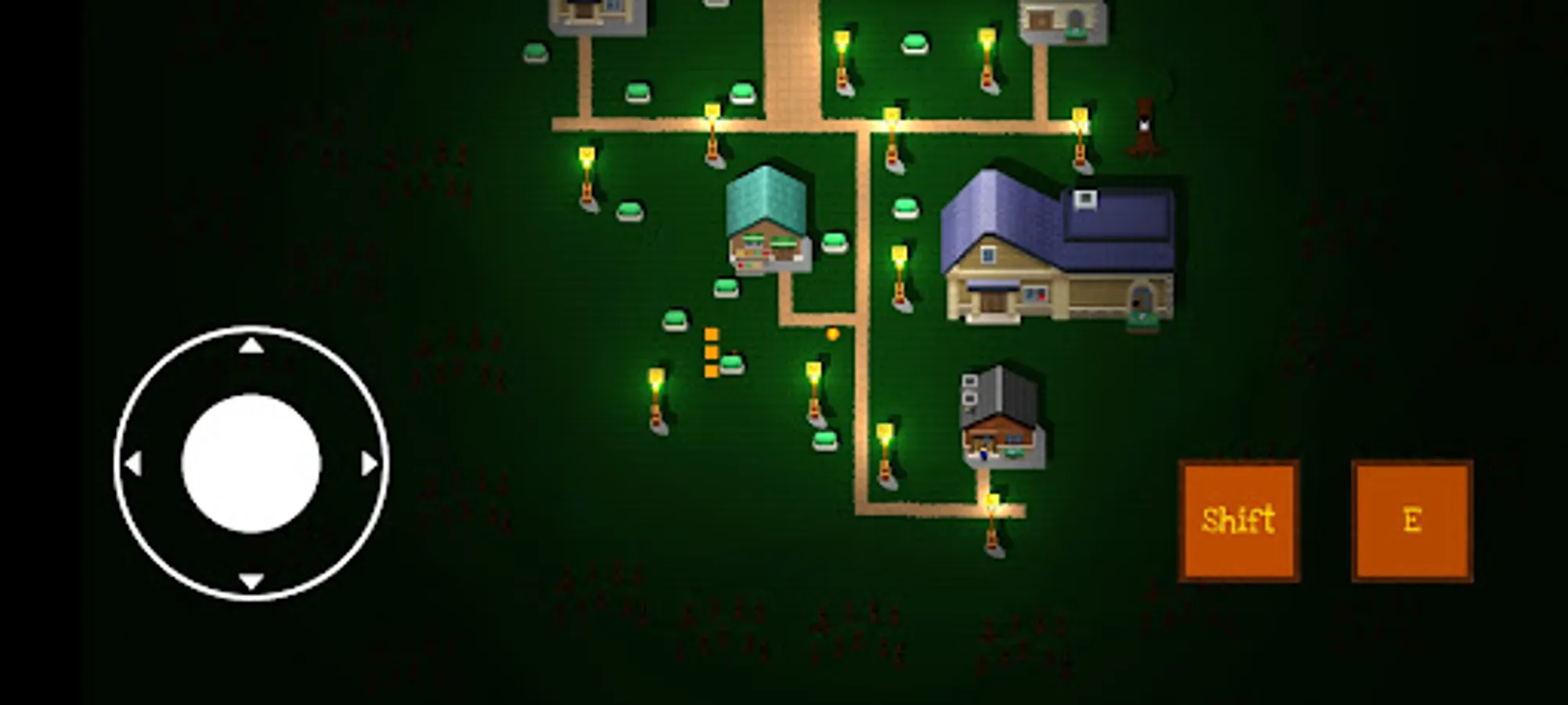Select the glowing orange coin on the path

coord(832,334)
